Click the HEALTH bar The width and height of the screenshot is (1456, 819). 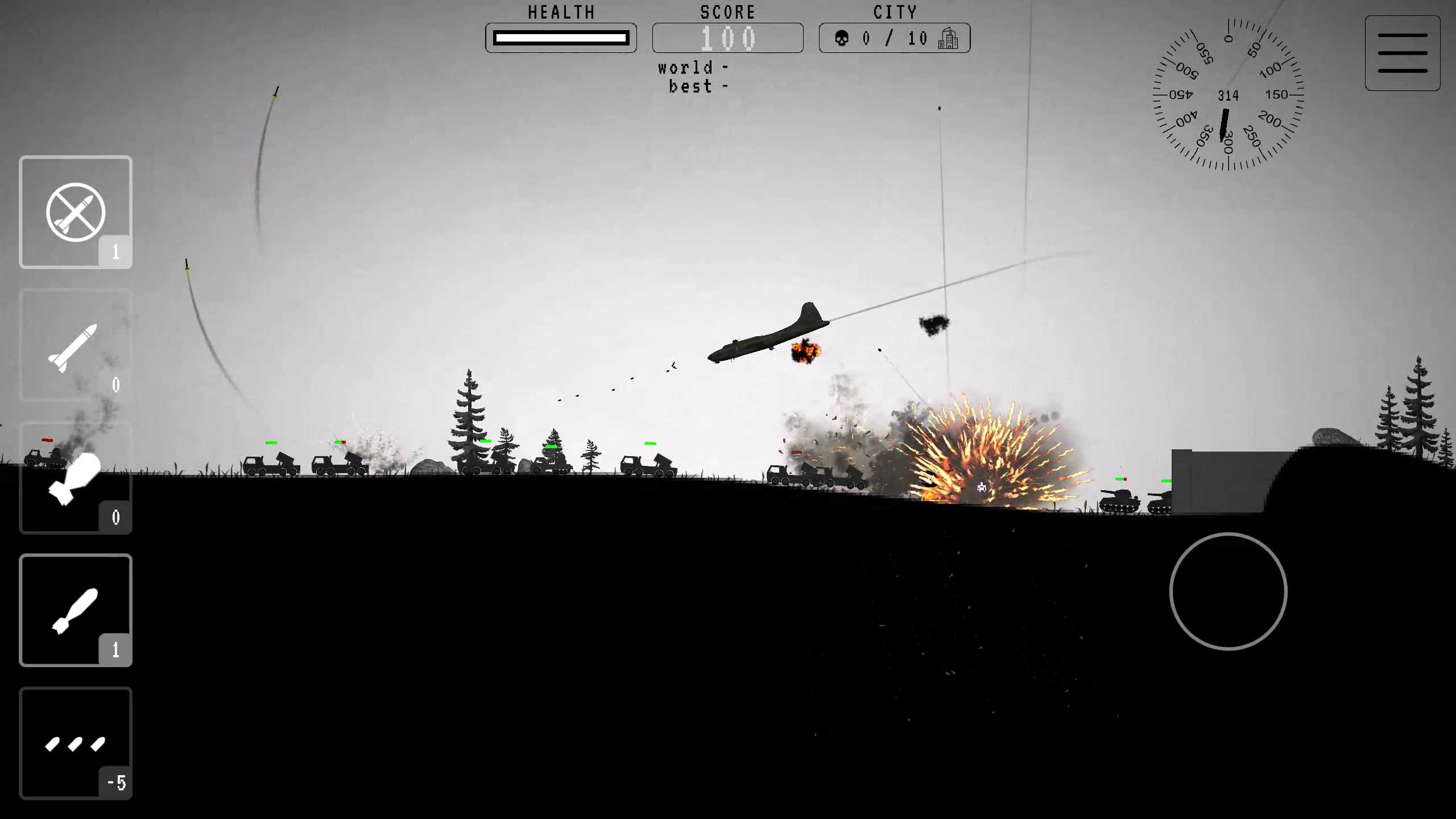tap(561, 38)
